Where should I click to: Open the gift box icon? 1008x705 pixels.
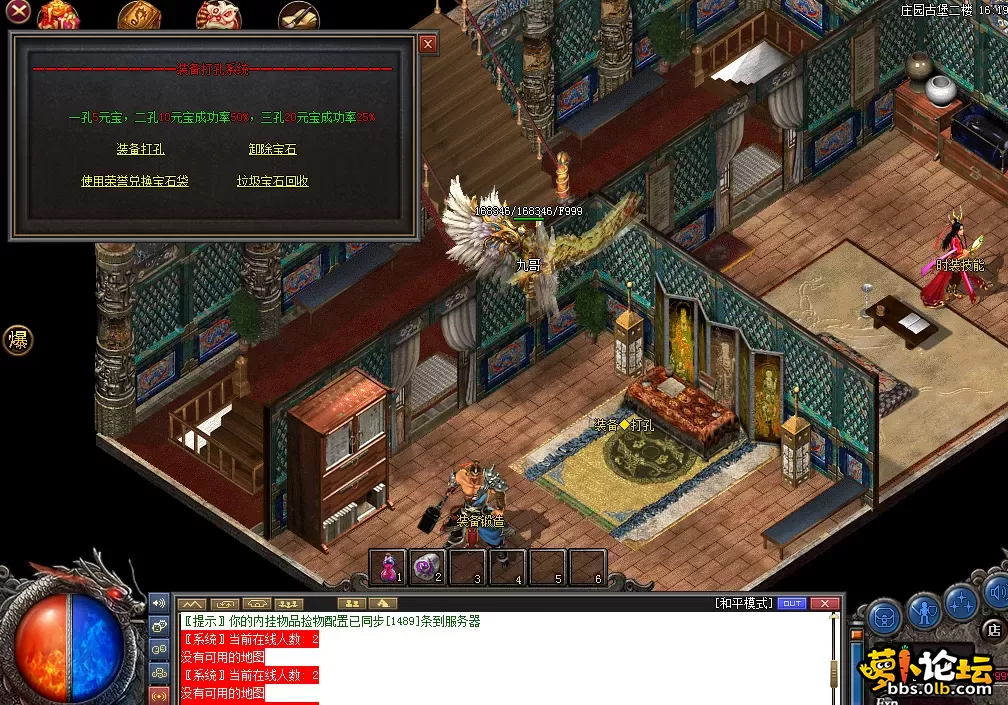pyautogui.click(x=60, y=15)
